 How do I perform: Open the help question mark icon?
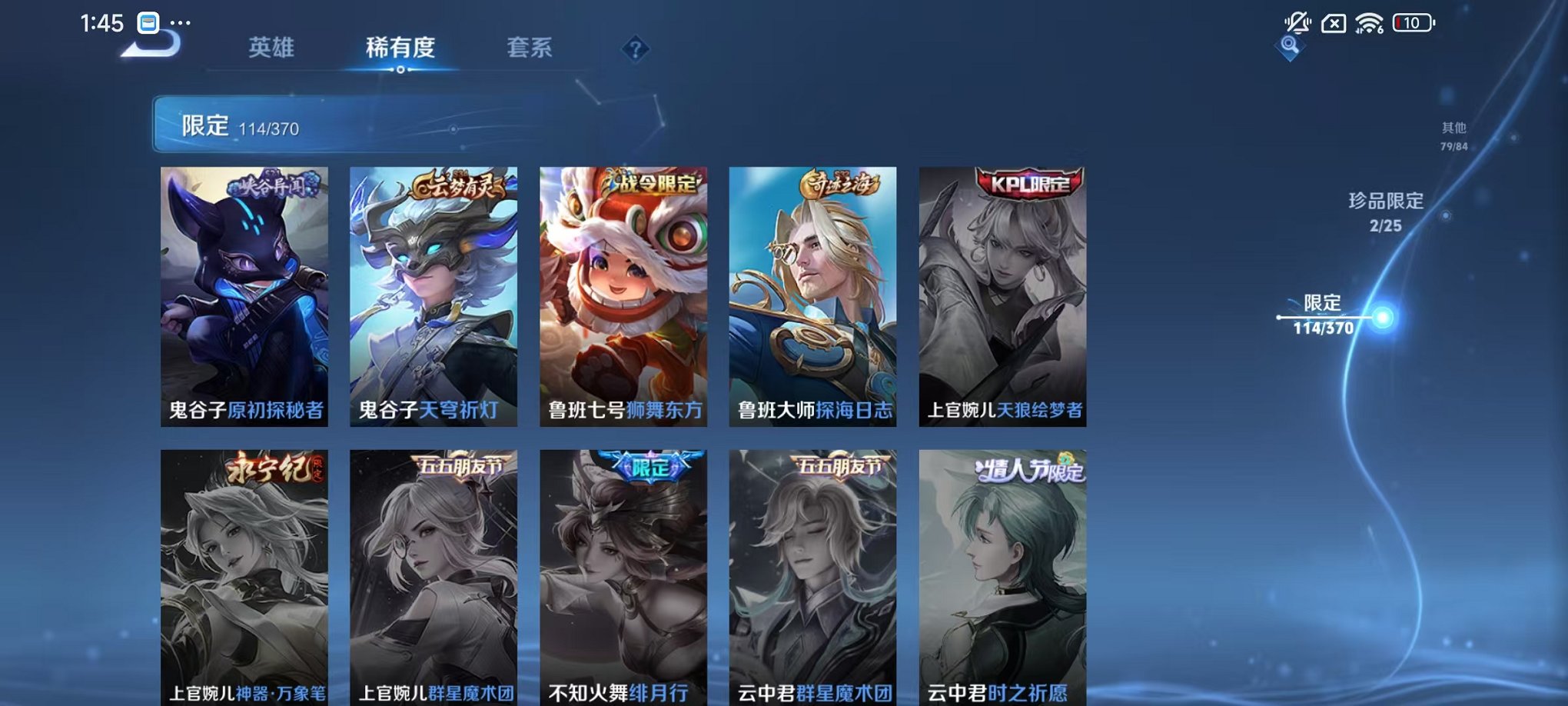tap(634, 50)
